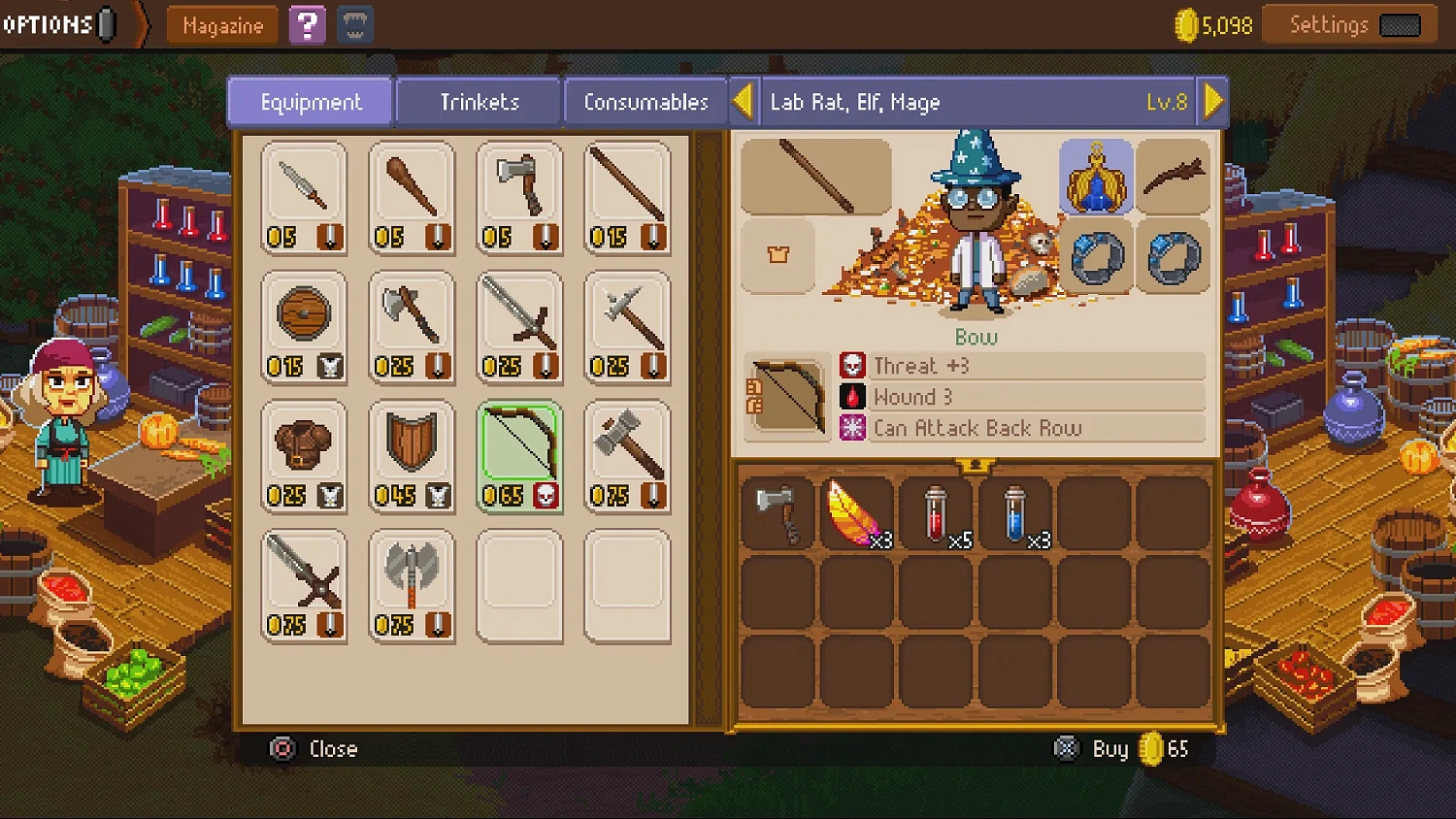Open the Magazine from the top bar
Screen dimensions: 1456x819
coord(221,25)
